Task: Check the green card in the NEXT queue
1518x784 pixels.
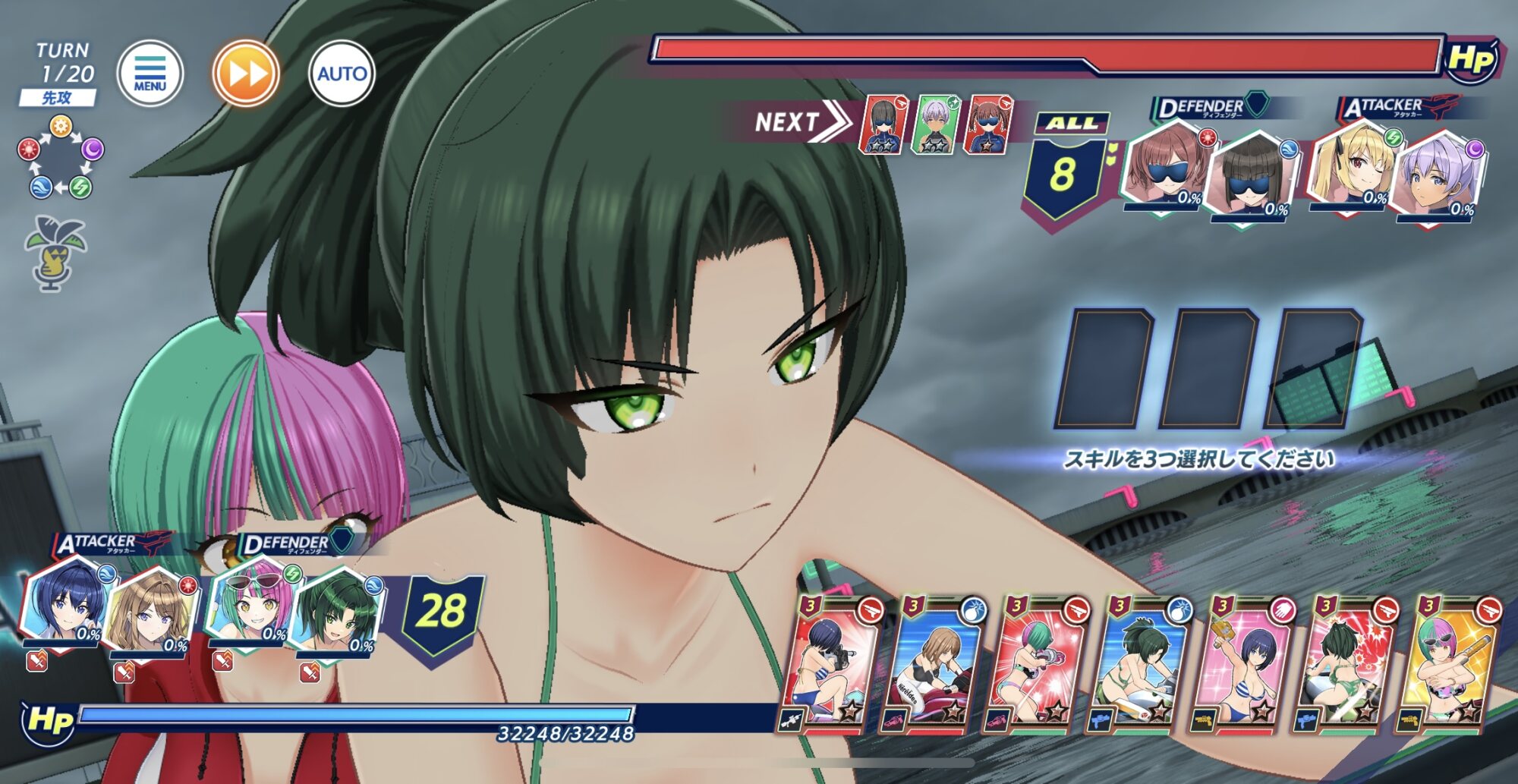Action: point(935,124)
